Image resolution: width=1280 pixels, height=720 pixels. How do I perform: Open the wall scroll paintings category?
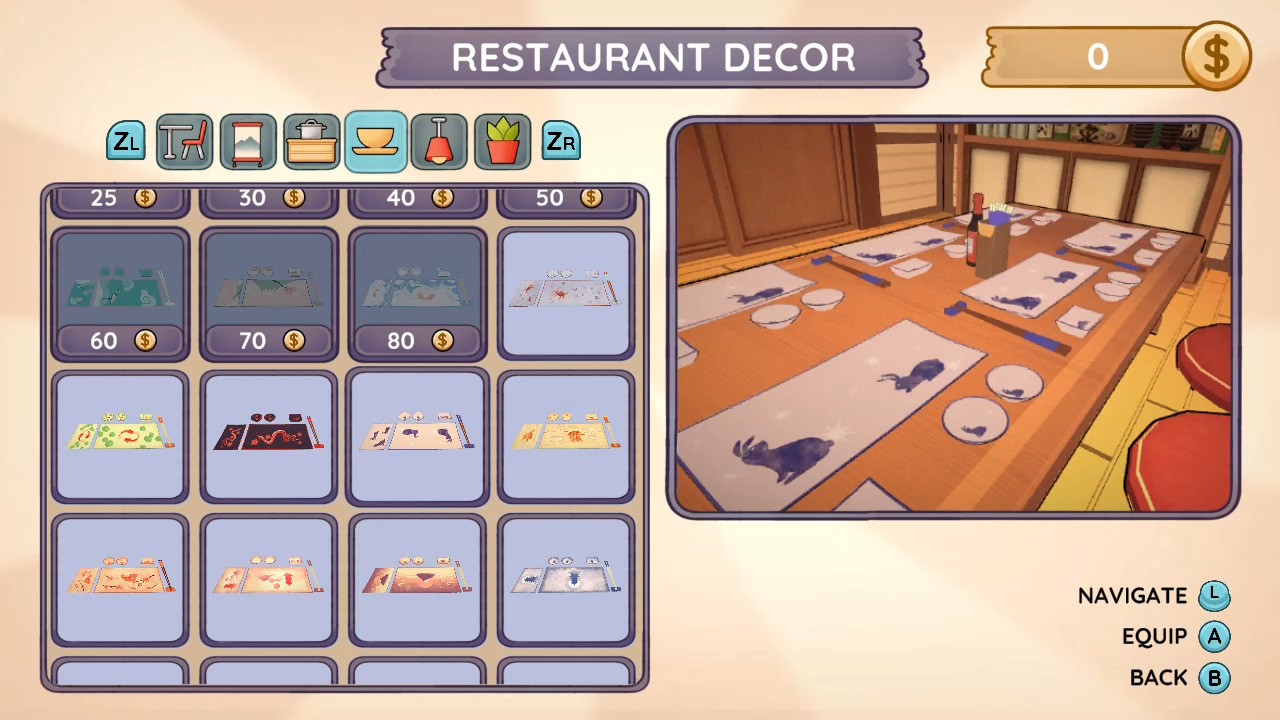pos(248,141)
